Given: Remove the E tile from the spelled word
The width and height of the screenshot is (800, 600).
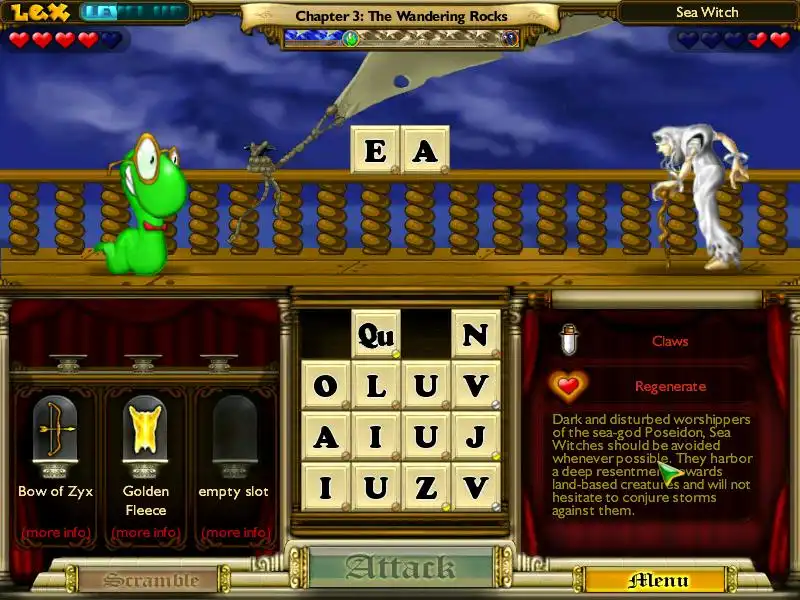Looking at the screenshot, I should (375, 150).
